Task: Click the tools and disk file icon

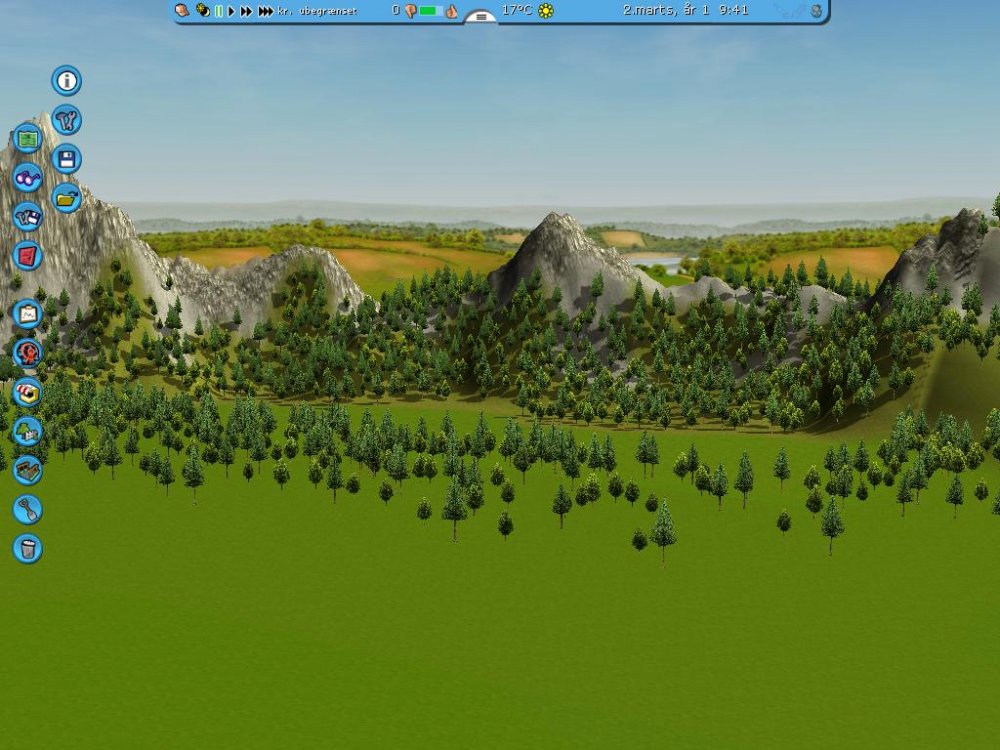Action: [28, 217]
